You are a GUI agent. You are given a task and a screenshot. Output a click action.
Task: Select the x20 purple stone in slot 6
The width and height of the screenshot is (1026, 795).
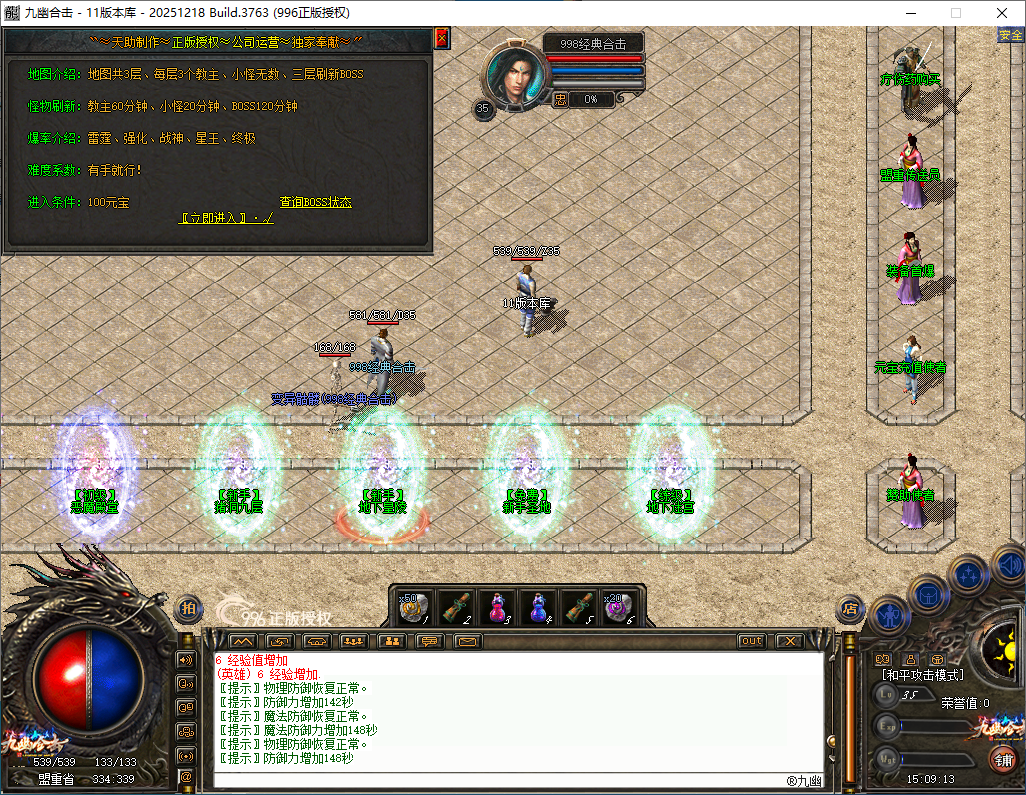coord(620,607)
